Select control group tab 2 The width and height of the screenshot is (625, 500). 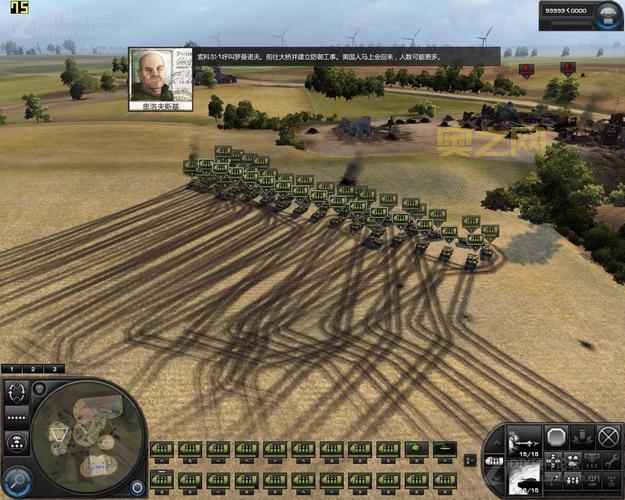pos(32,369)
